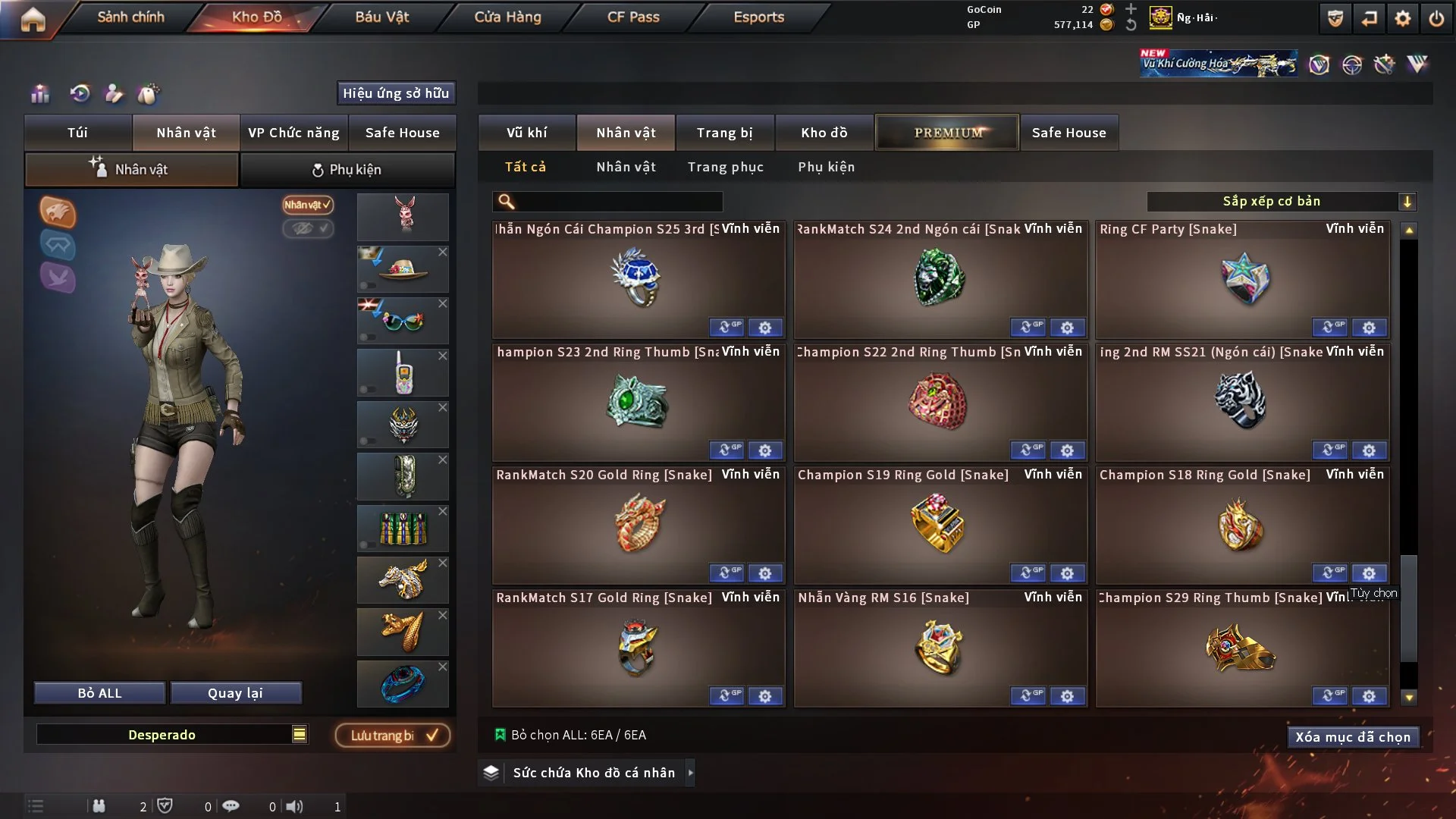1456x819 pixels.
Task: Open Hiệu ứng sở hữu panel
Action: click(396, 93)
